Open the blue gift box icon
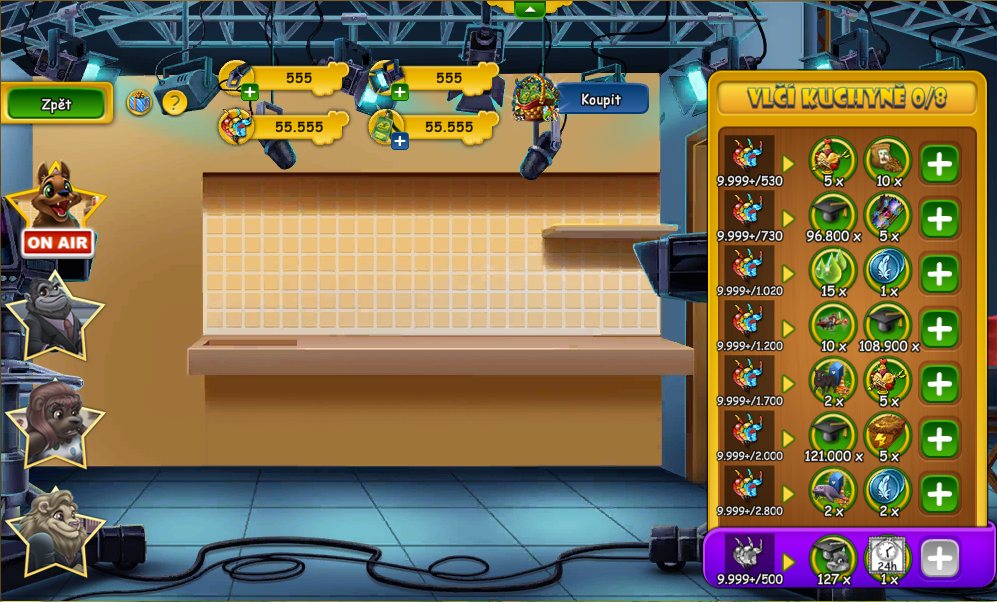Viewport: 997px width, 602px height. pos(139,102)
